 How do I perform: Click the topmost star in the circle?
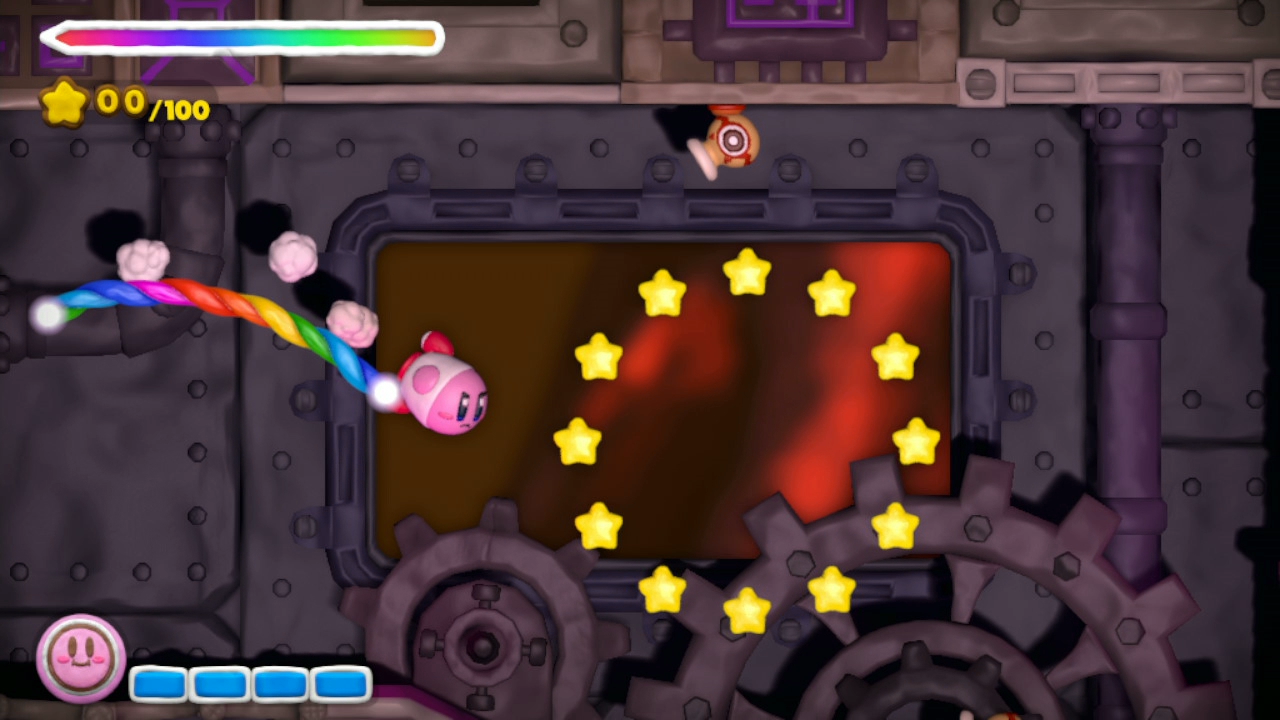746,272
